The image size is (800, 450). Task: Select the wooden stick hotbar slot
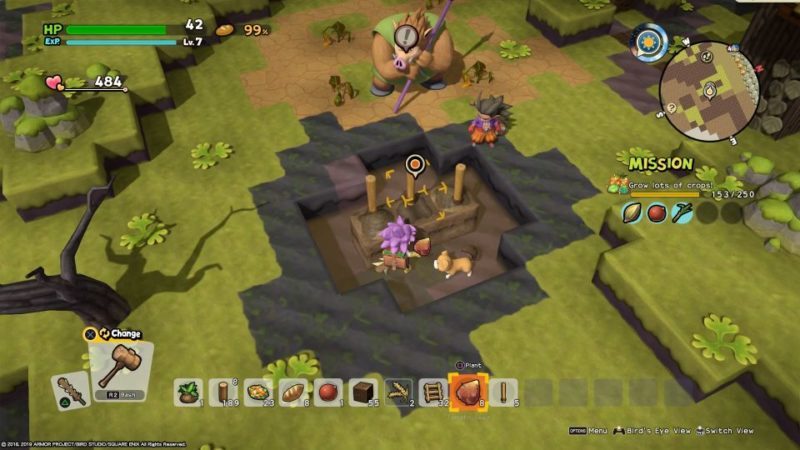click(x=503, y=392)
